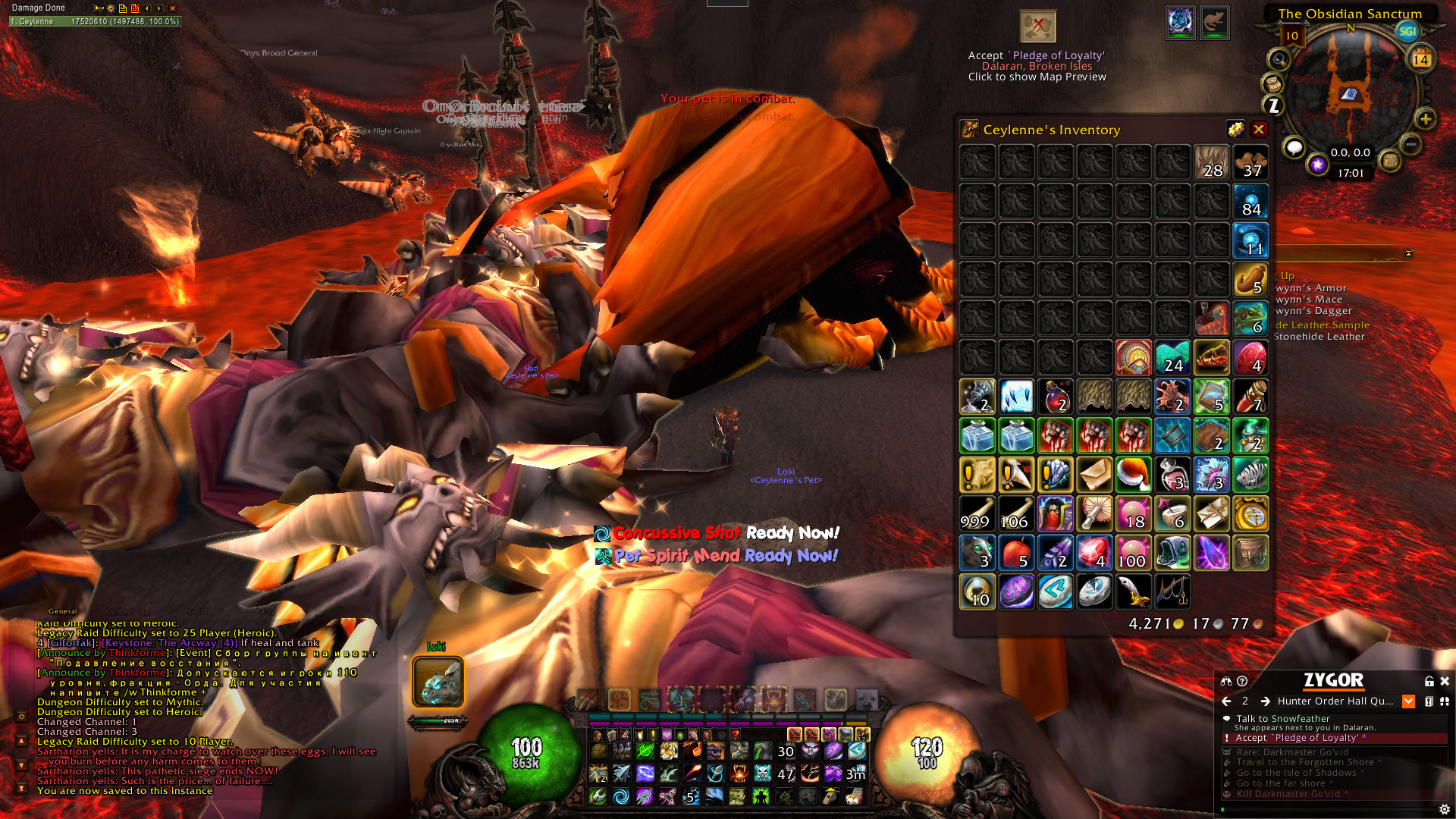The height and width of the screenshot is (819, 1456).
Task: Select Loki's pet portrait frame
Action: tap(438, 682)
